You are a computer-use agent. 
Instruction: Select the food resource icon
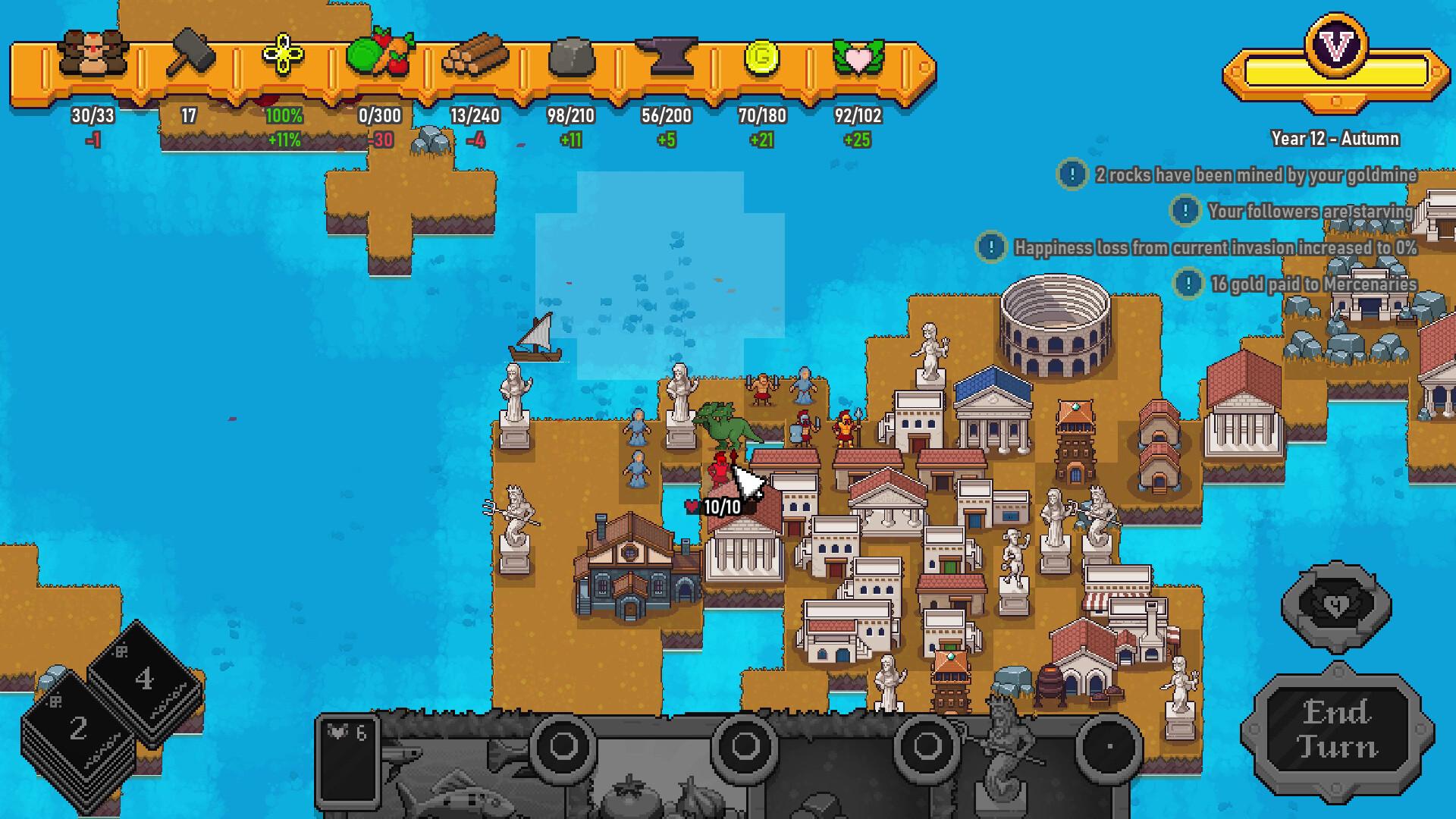381,53
